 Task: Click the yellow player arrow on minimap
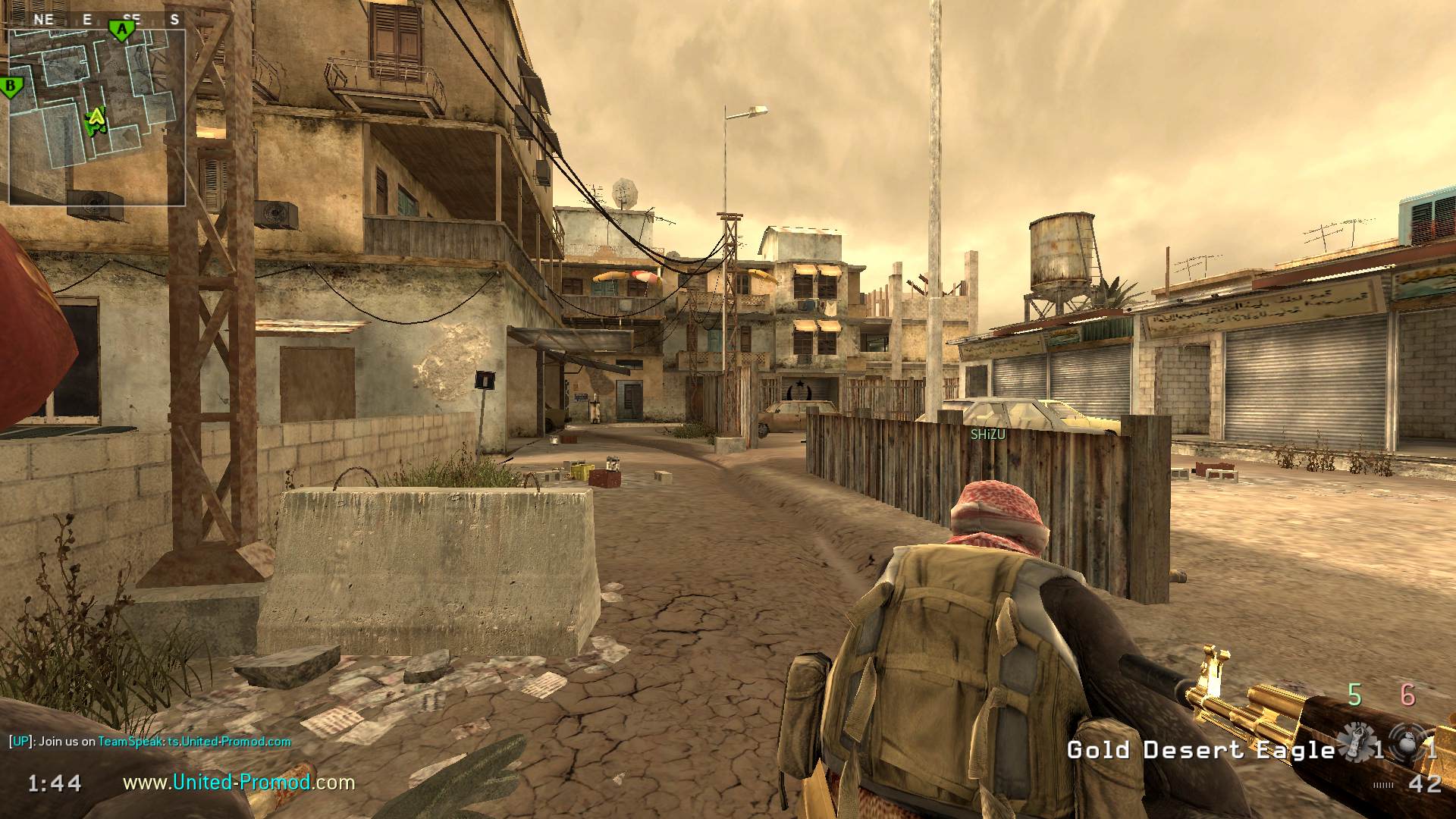[x=96, y=118]
